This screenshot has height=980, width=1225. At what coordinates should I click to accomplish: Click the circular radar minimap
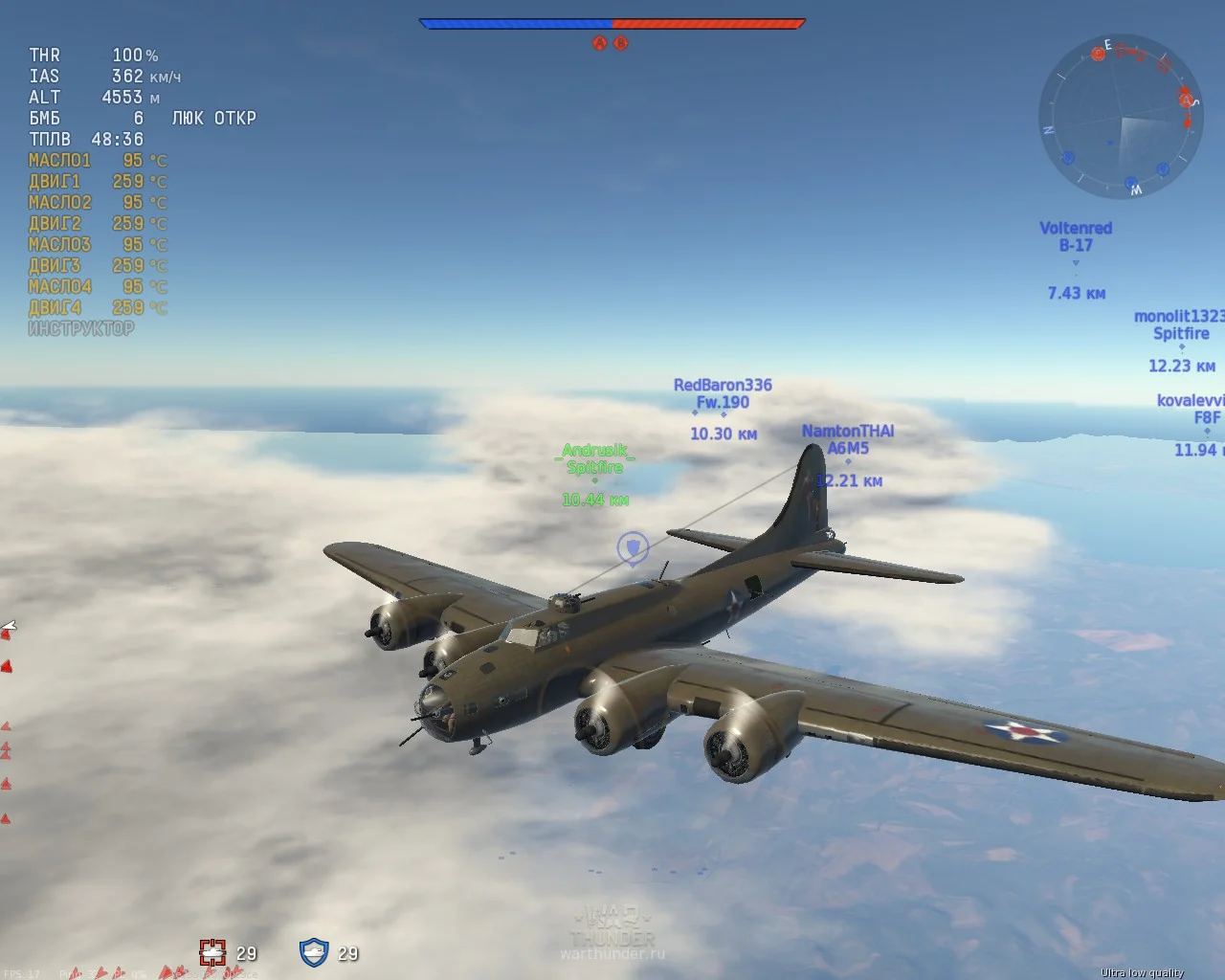(x=1120, y=117)
